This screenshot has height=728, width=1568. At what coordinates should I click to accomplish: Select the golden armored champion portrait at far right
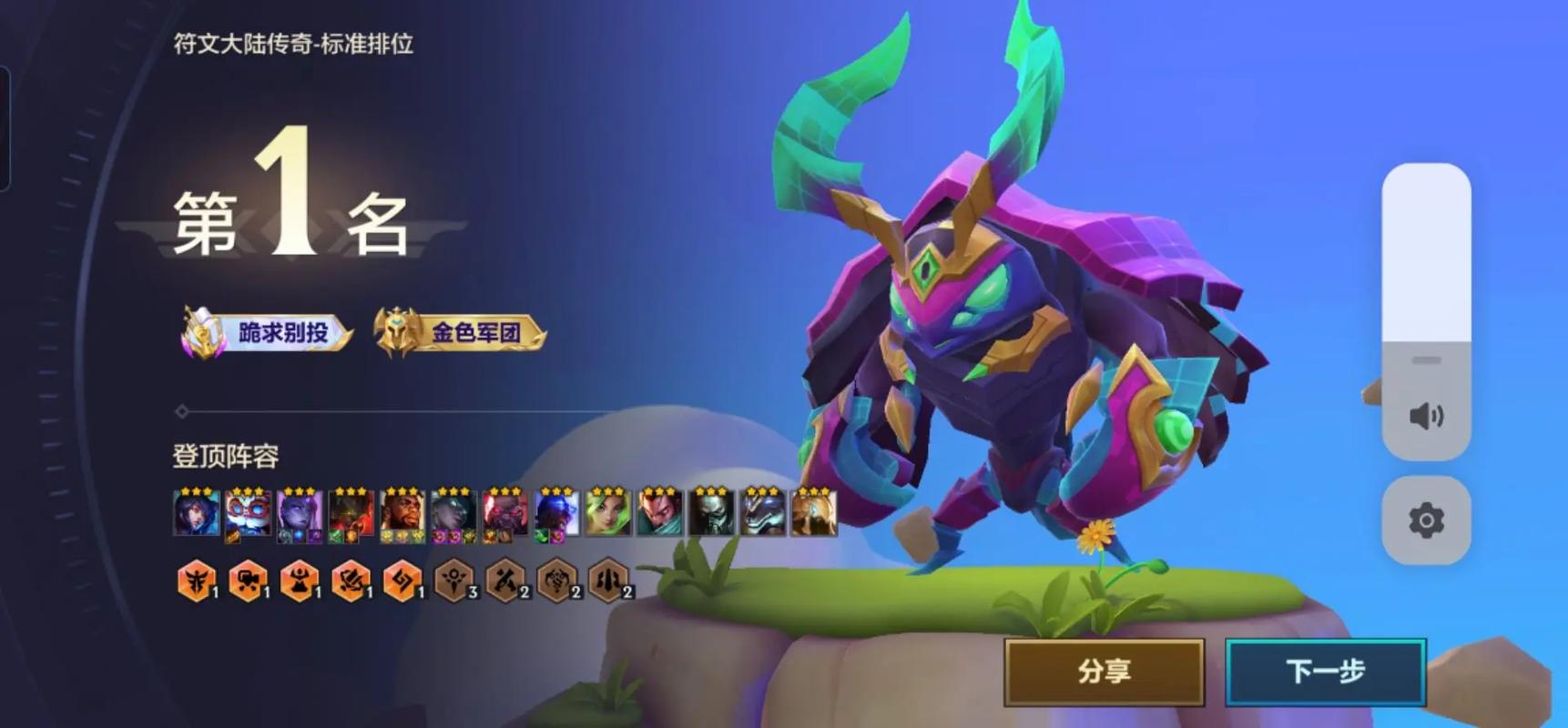[x=815, y=514]
